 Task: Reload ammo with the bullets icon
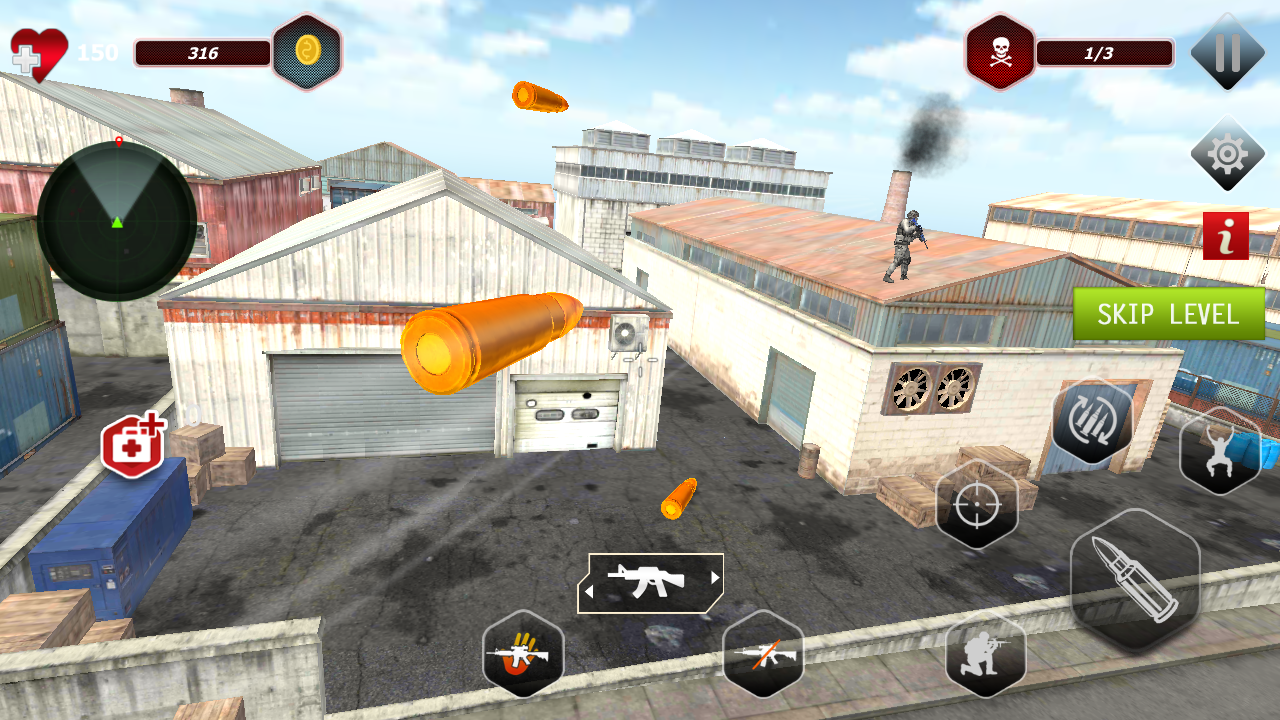1092,420
